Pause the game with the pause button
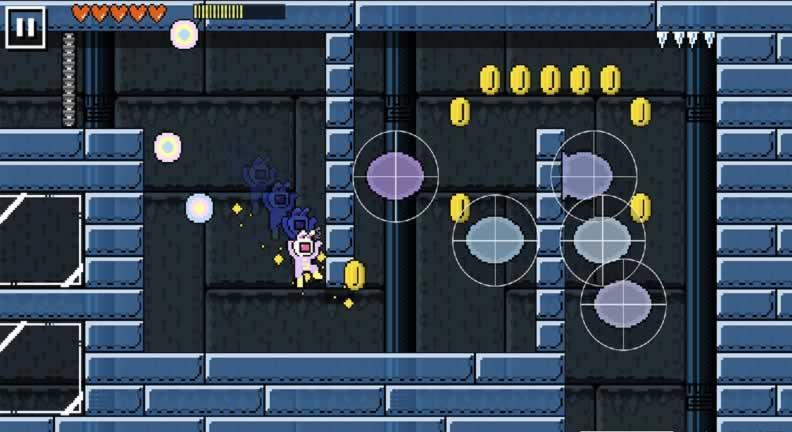 25,26
